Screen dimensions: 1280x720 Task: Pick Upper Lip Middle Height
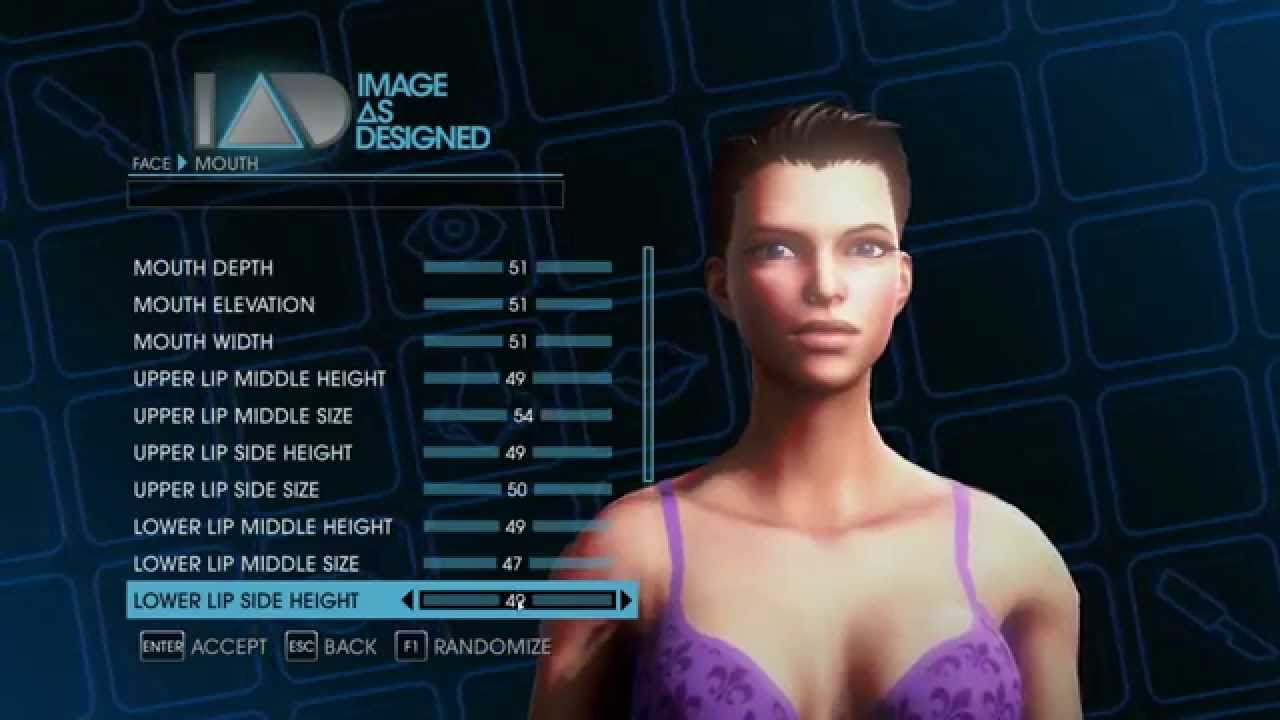tap(259, 379)
